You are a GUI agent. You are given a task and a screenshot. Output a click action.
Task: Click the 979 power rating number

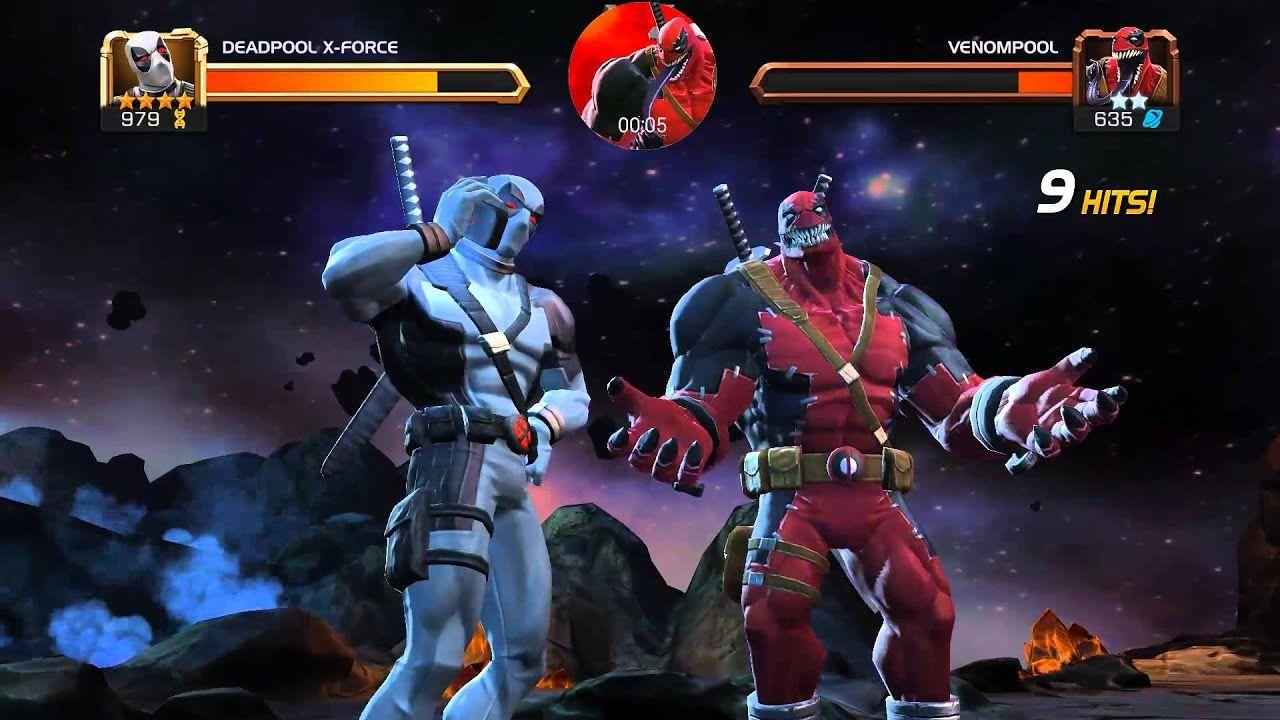tap(140, 117)
